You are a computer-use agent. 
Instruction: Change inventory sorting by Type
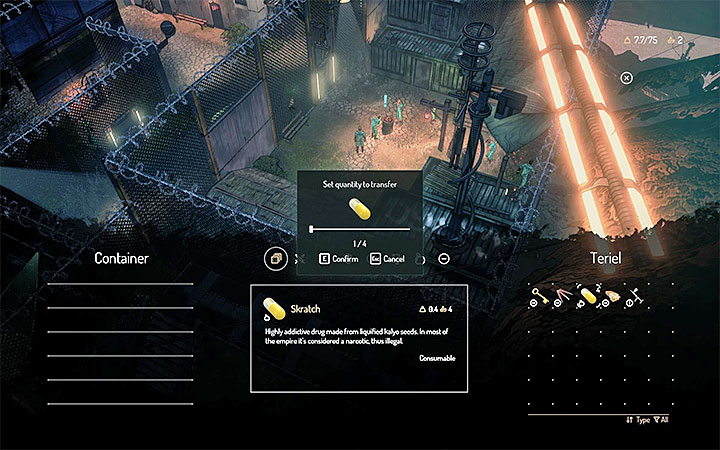tap(639, 420)
